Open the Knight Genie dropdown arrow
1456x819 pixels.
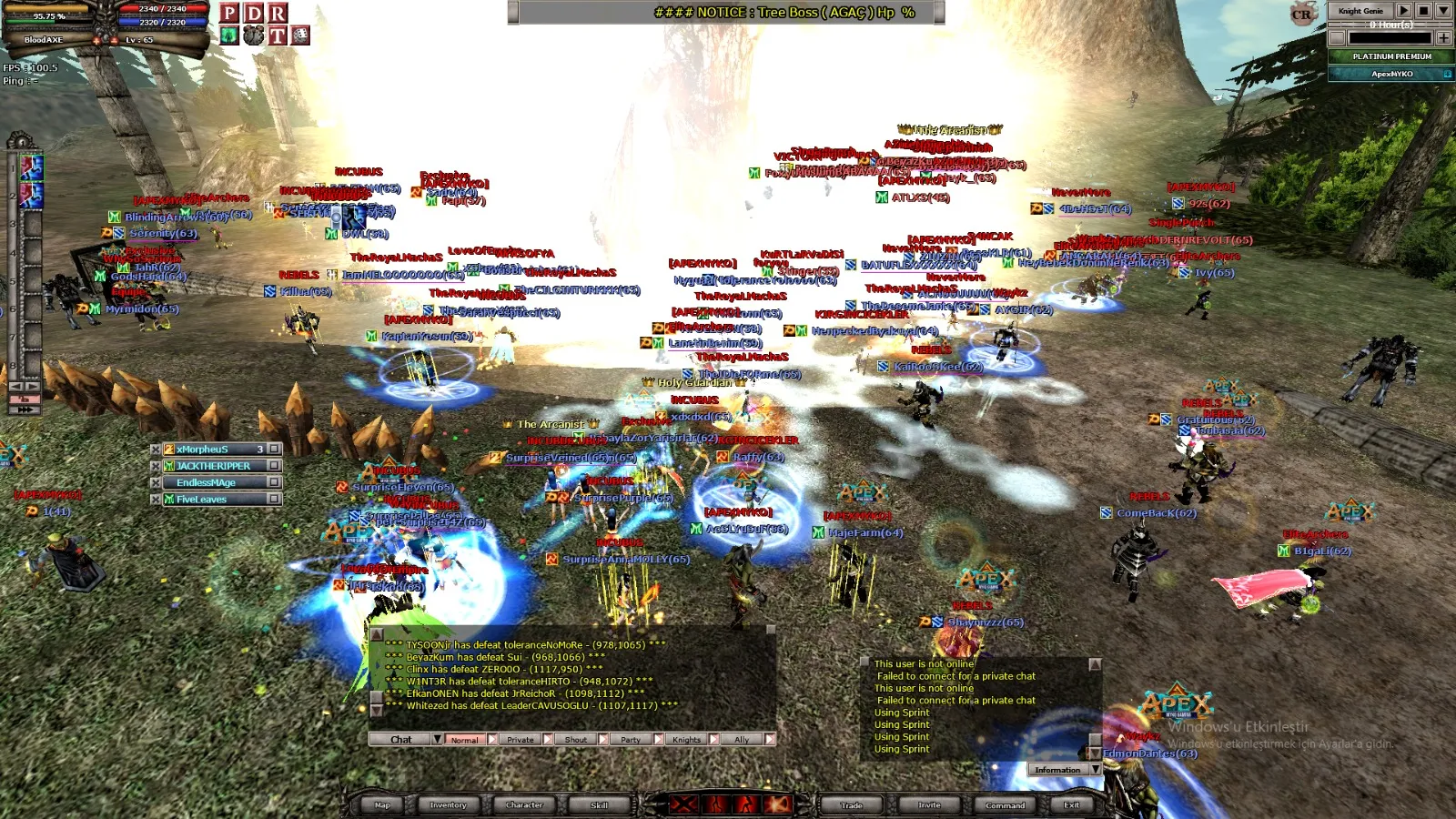1443,11
